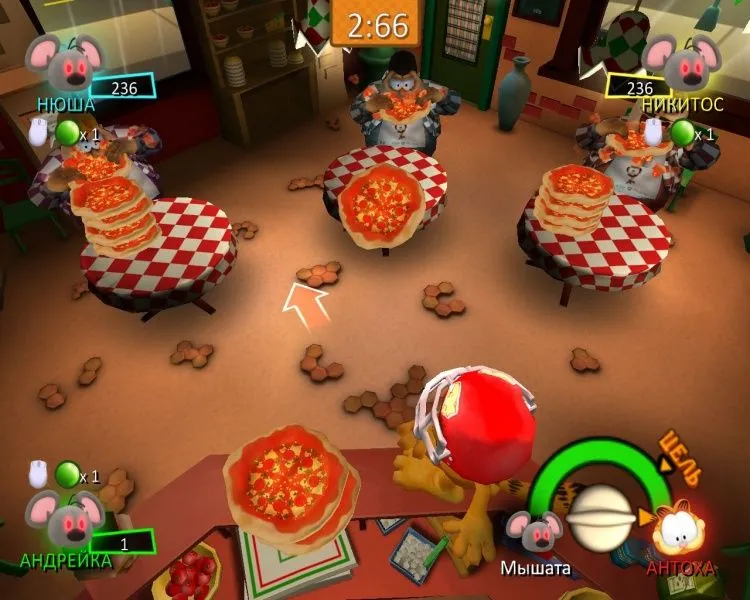
Task: Click the green ball item beside НЮША
Action: (x=68, y=132)
